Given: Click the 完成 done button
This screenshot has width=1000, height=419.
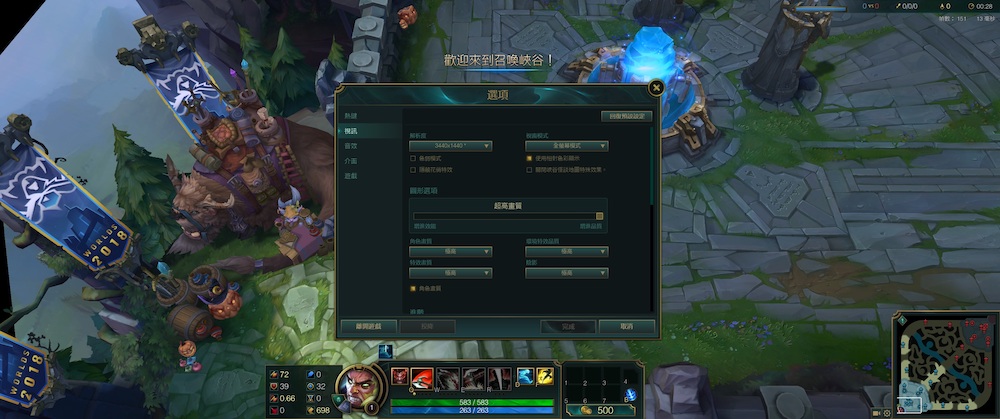Looking at the screenshot, I should coord(567,326).
